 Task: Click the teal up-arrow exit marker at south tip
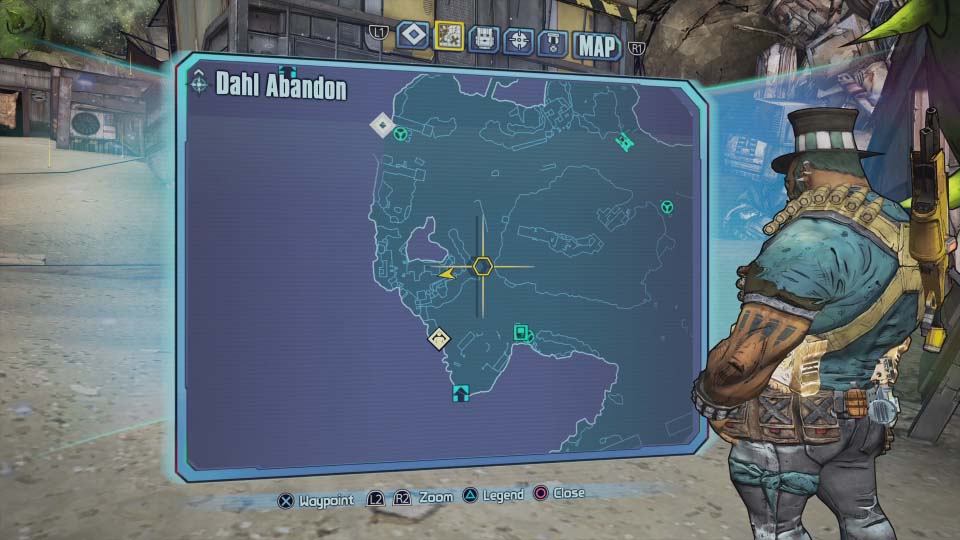(460, 392)
